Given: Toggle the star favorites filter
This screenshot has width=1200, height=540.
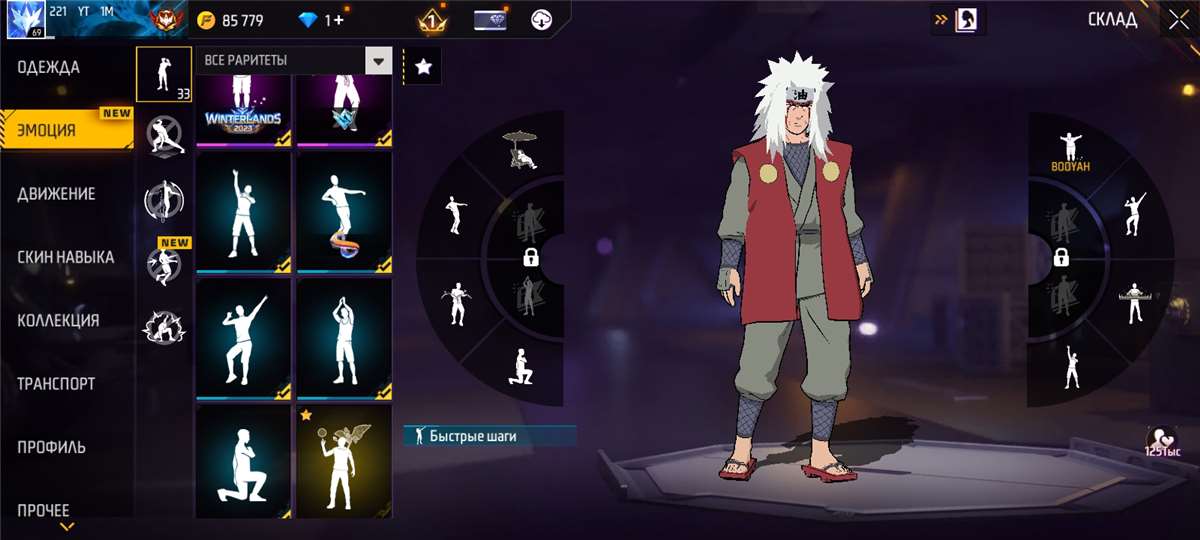Looking at the screenshot, I should (x=423, y=67).
